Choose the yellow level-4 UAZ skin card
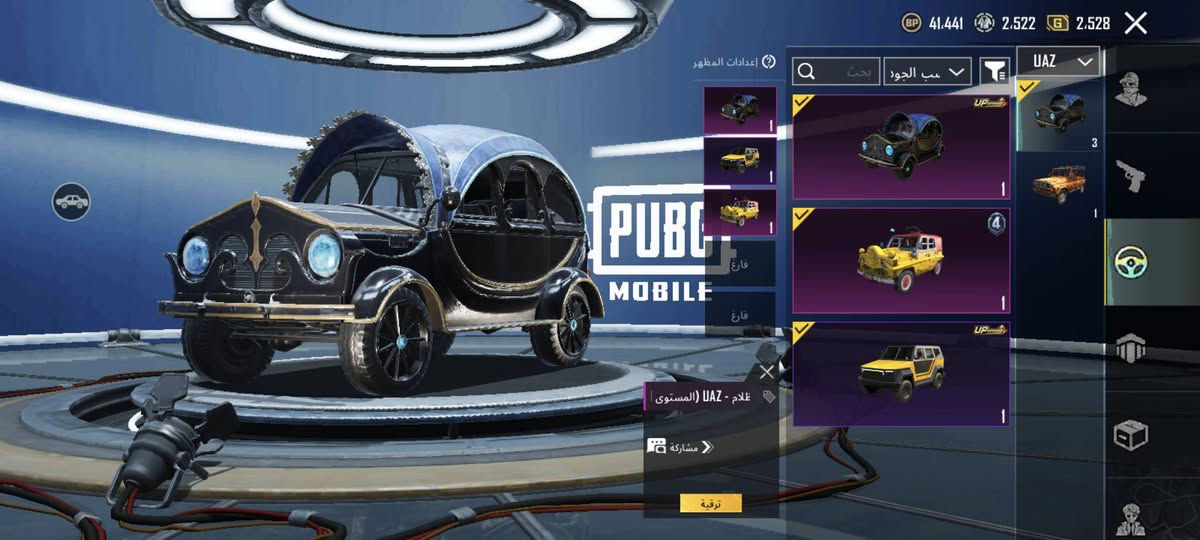1200x540 pixels. click(x=900, y=261)
